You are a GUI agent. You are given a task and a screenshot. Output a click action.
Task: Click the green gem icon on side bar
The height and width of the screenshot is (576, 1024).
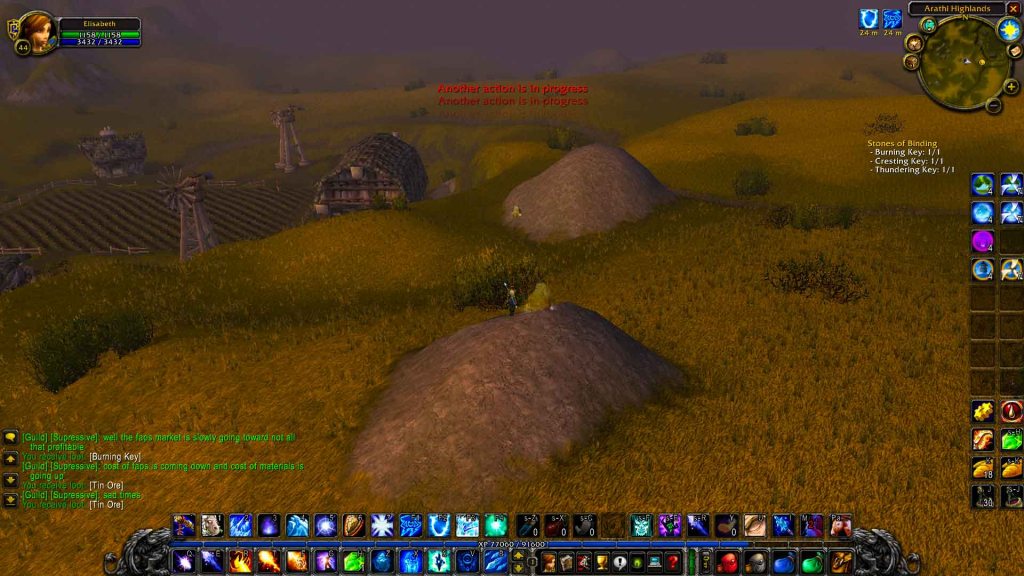[1012, 440]
